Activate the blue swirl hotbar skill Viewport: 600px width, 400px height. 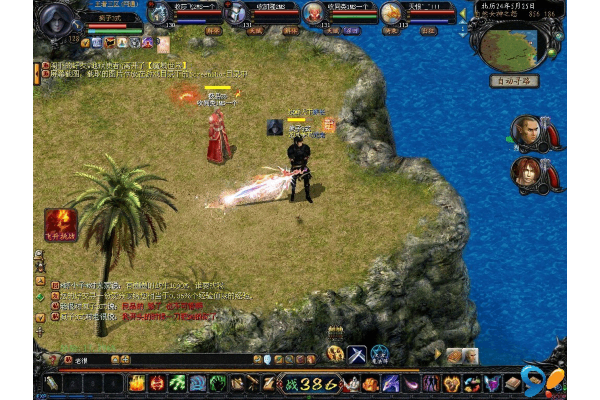(x=197, y=383)
